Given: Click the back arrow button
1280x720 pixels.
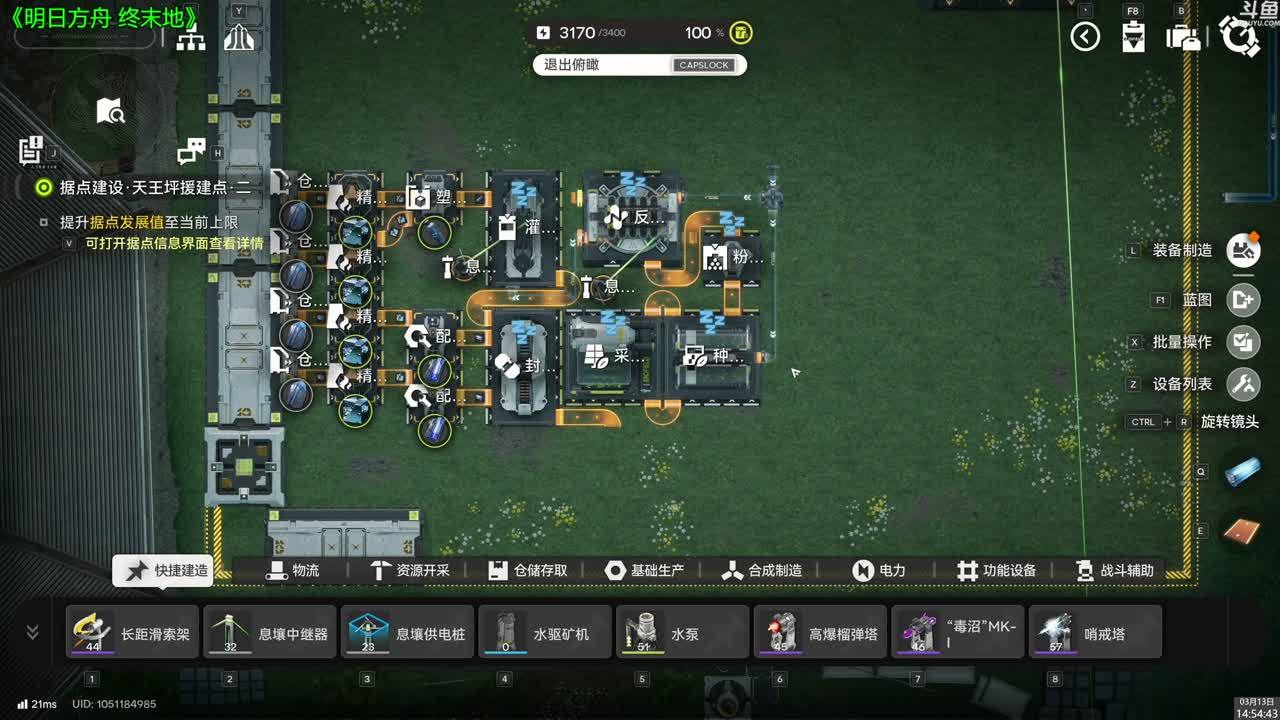Looking at the screenshot, I should (x=1085, y=37).
